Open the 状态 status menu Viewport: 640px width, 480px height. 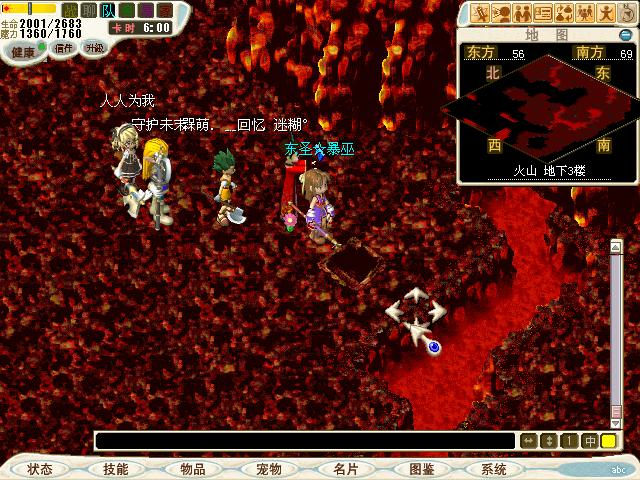point(41,468)
